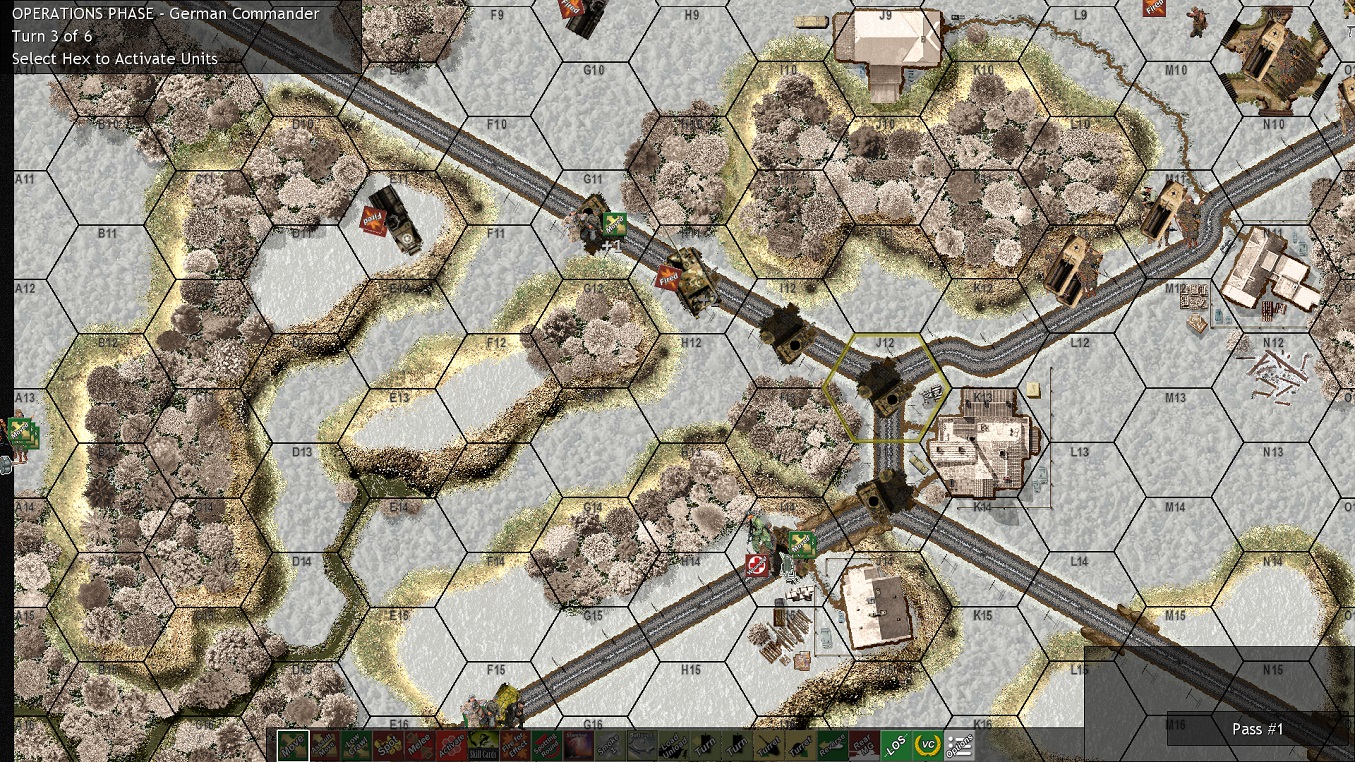Select the Assault Move icon

tap(325, 745)
